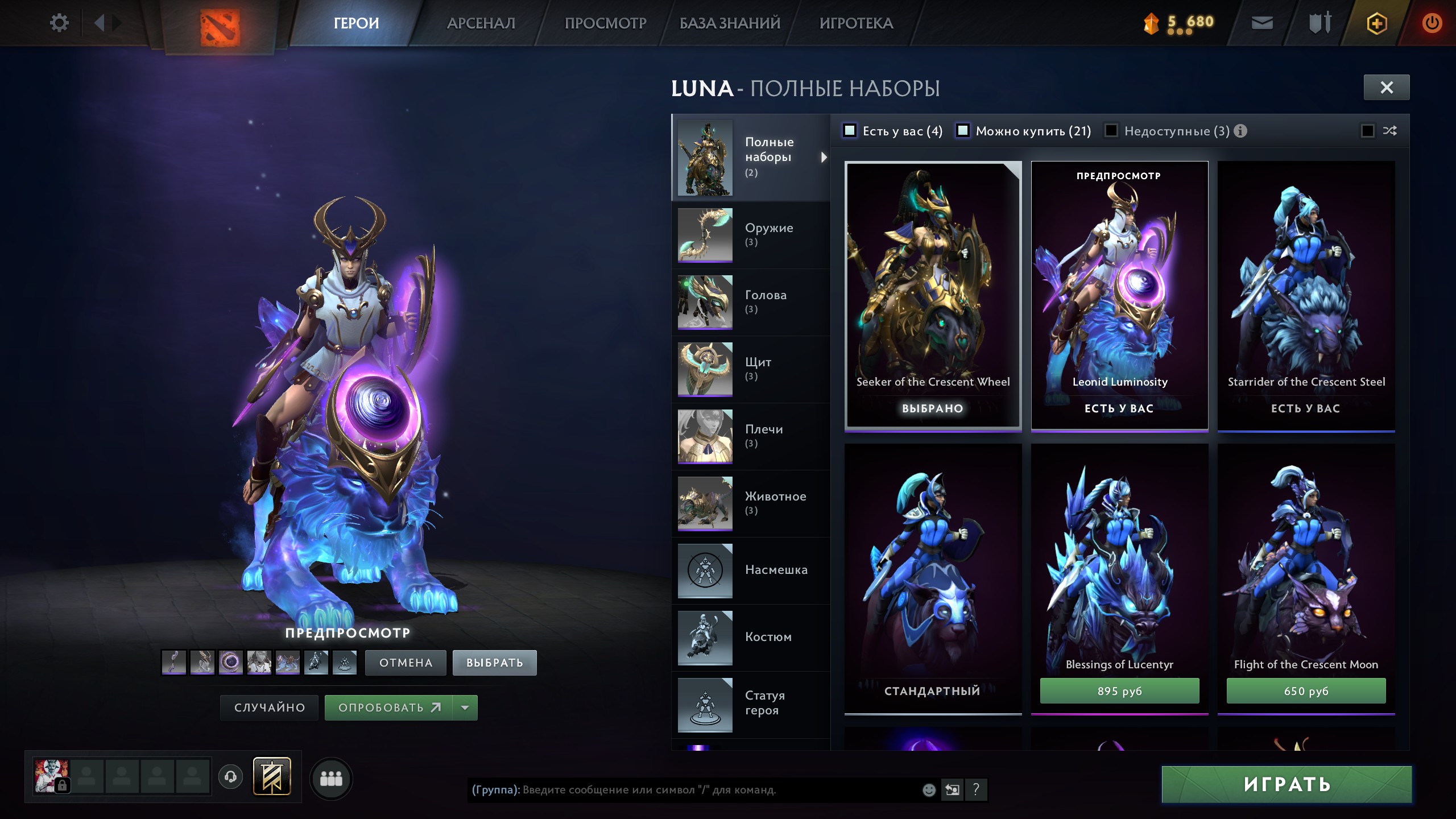Cancel the preview with Отмена
Image resolution: width=1456 pixels, height=819 pixels.
click(406, 663)
